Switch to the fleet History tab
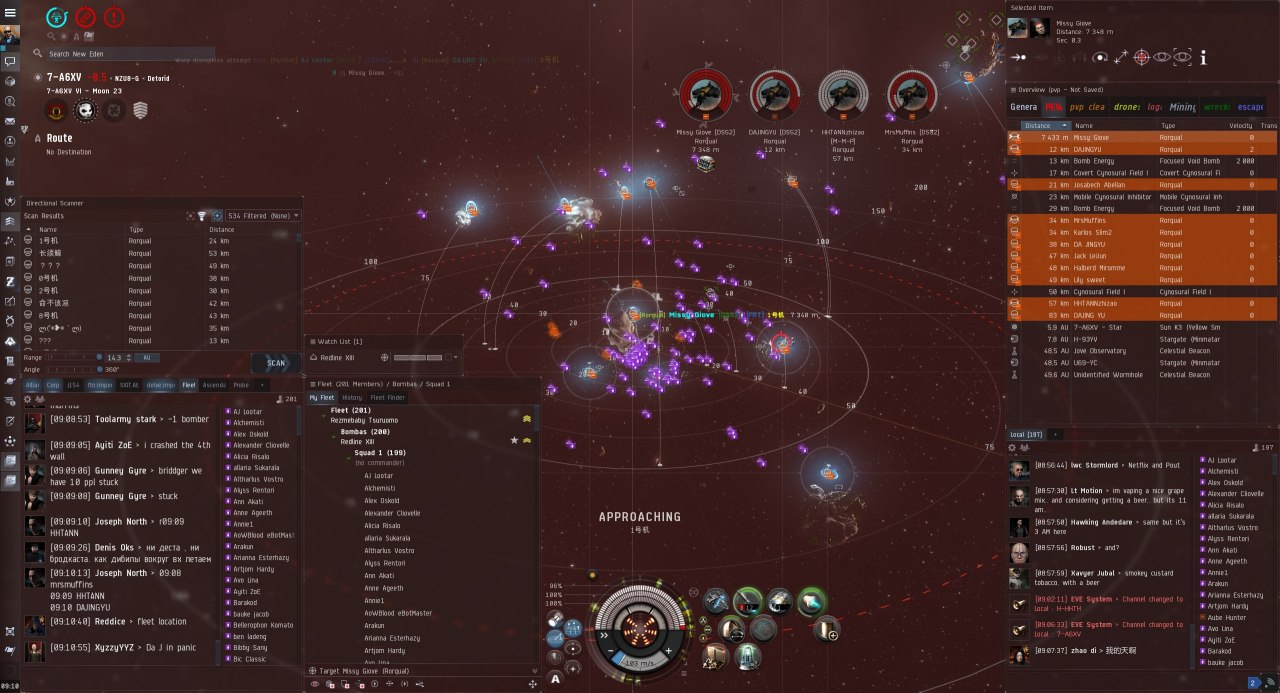This screenshot has width=1280, height=693. click(x=352, y=397)
